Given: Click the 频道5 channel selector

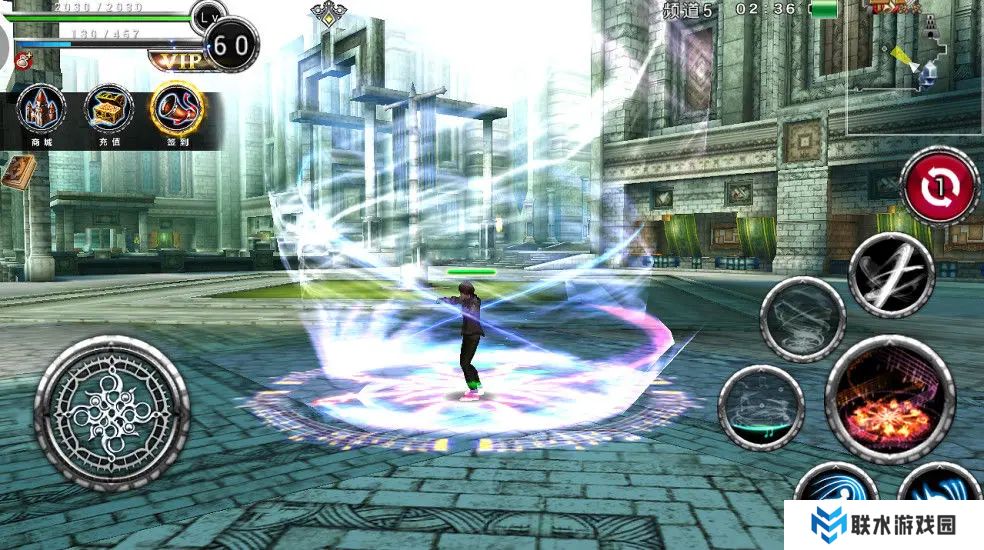Looking at the screenshot, I should point(689,11).
